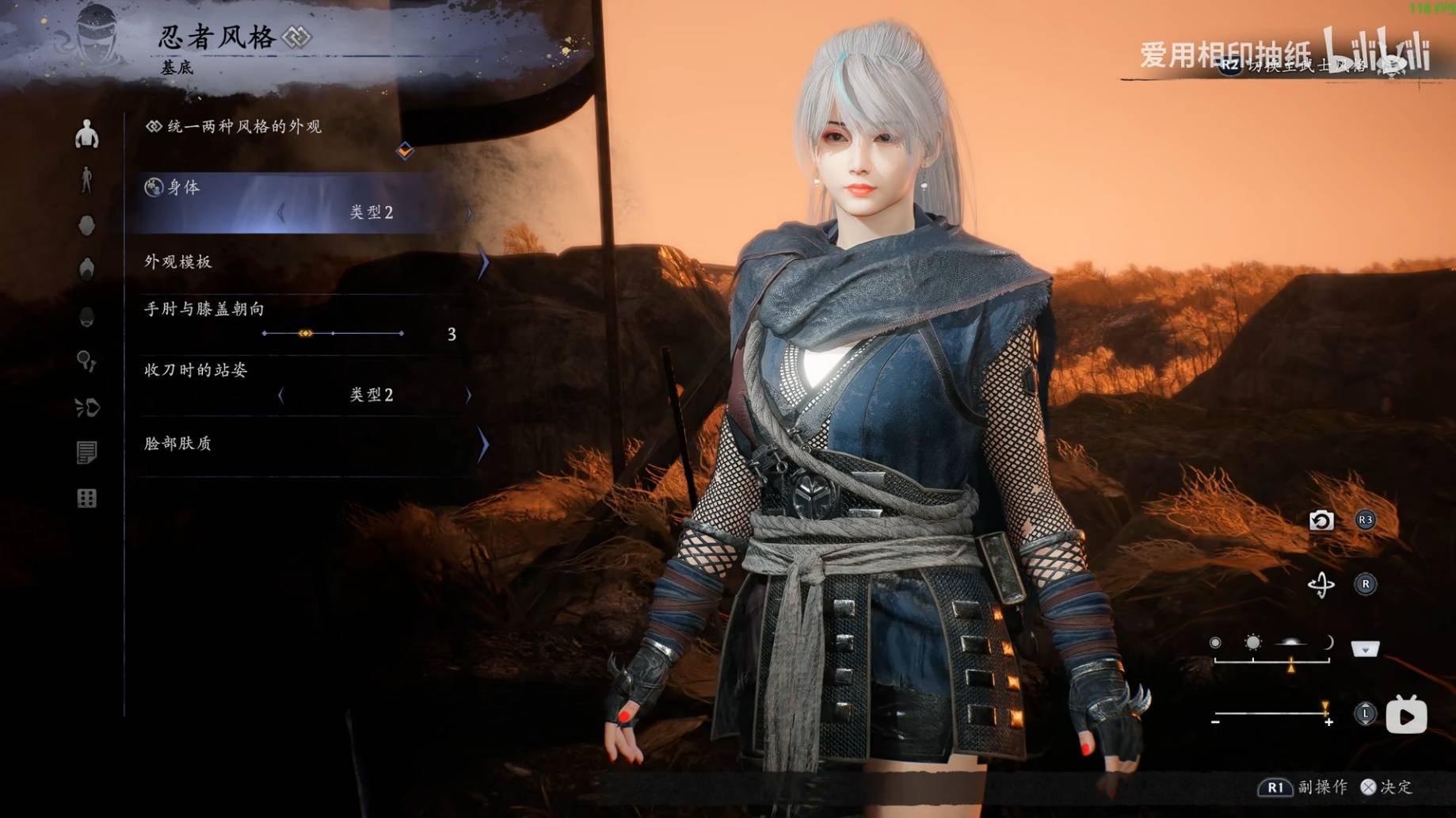Screen dimensions: 1456x818
Task: Open the bearded face category tab
Action: point(86,317)
